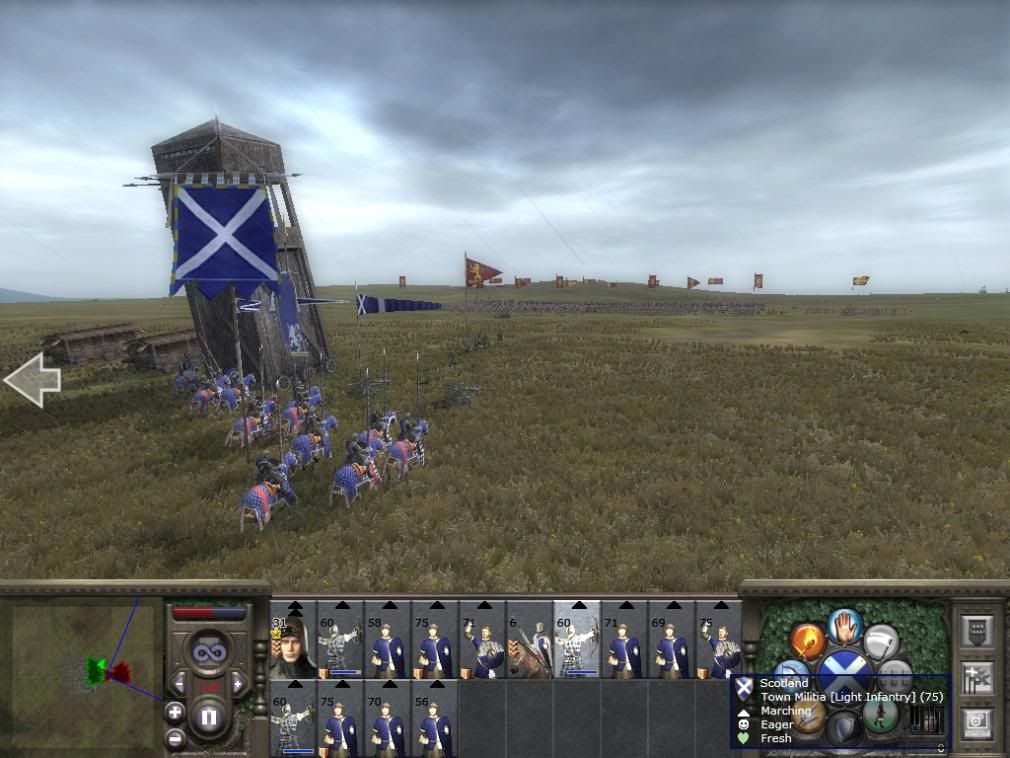Increase the battle speed

(239, 683)
